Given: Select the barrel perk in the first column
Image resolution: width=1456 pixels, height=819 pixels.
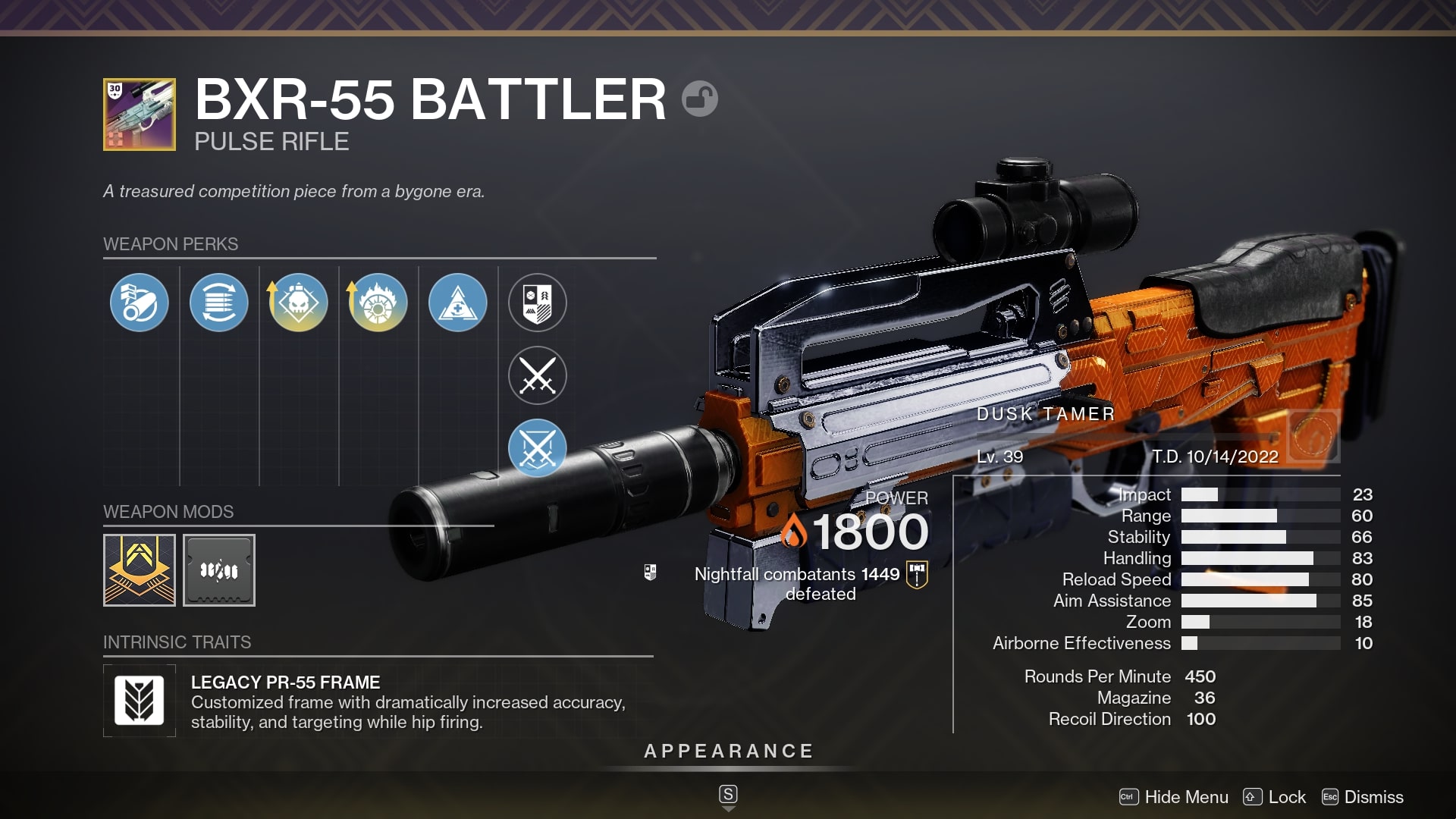Looking at the screenshot, I should pos(140,302).
